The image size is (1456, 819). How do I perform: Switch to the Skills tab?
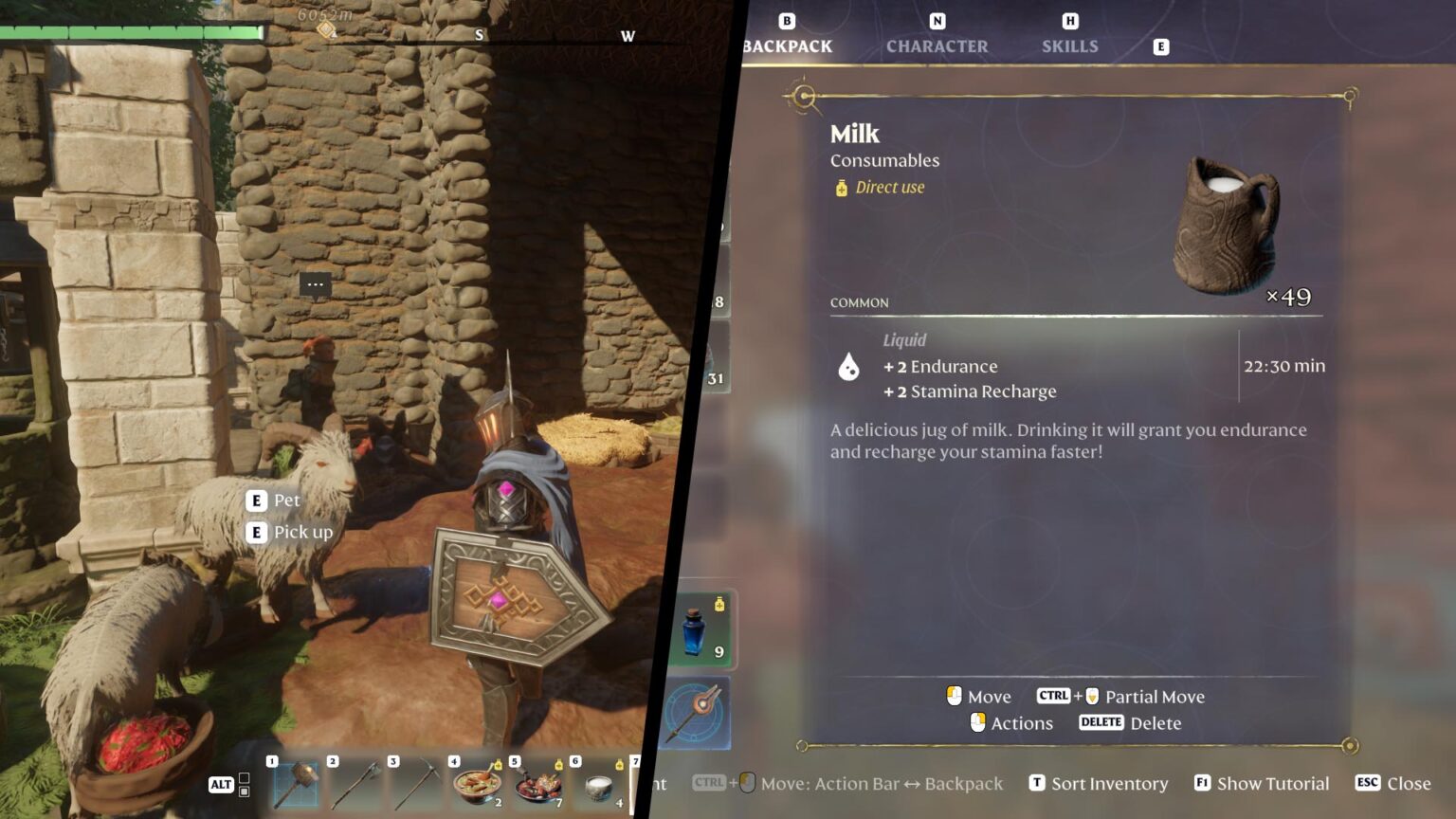click(1069, 45)
